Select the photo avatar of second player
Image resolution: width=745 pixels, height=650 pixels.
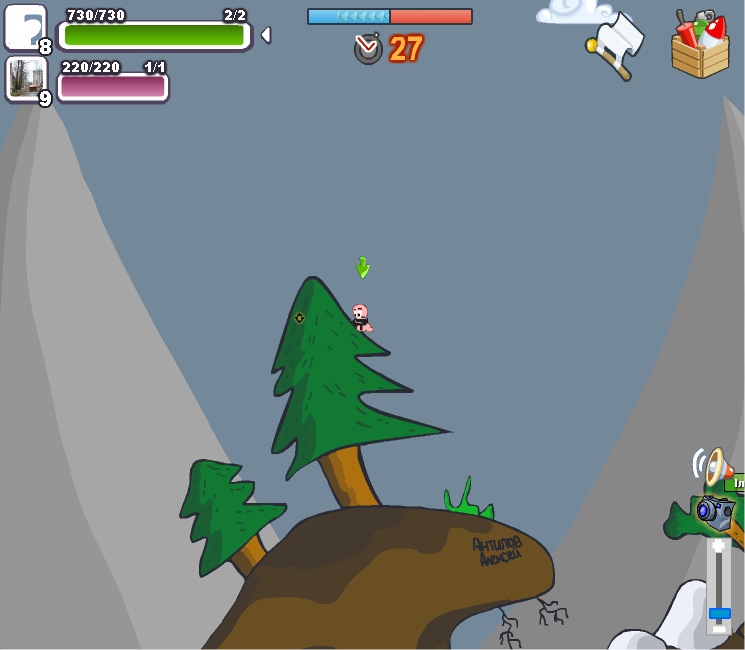[25, 77]
